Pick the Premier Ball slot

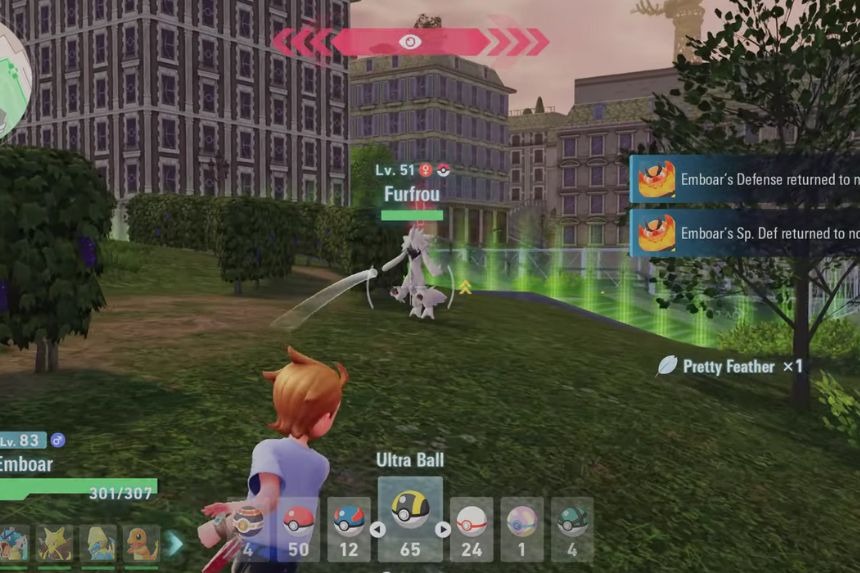point(471,528)
